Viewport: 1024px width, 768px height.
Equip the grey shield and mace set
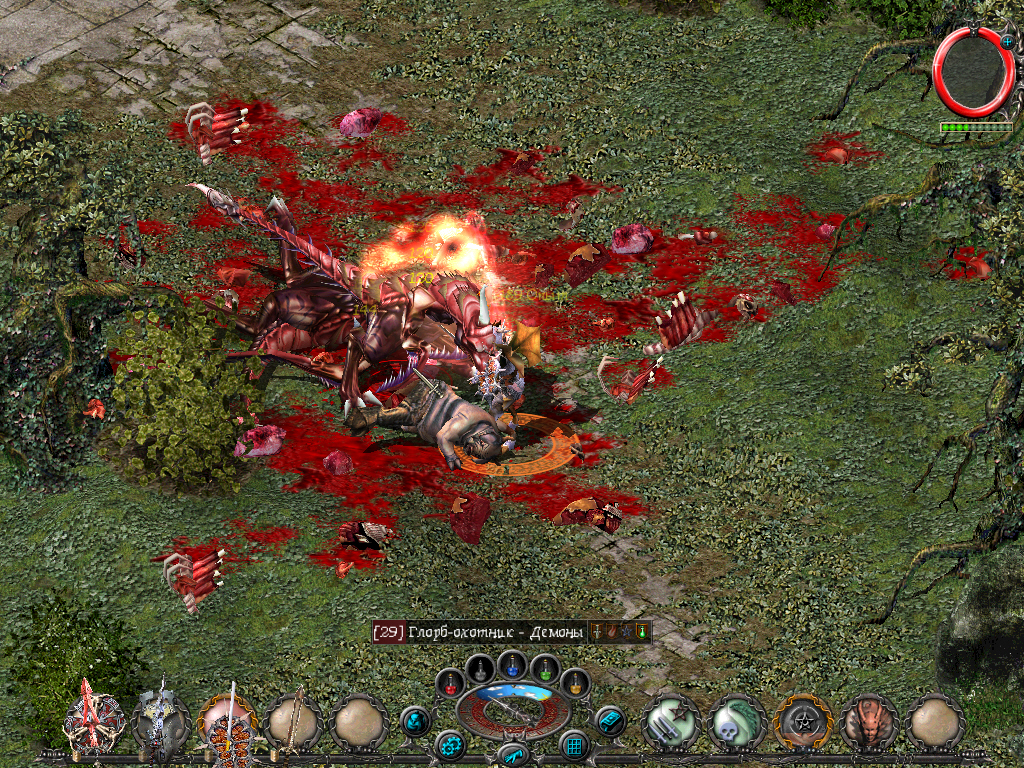point(161,720)
